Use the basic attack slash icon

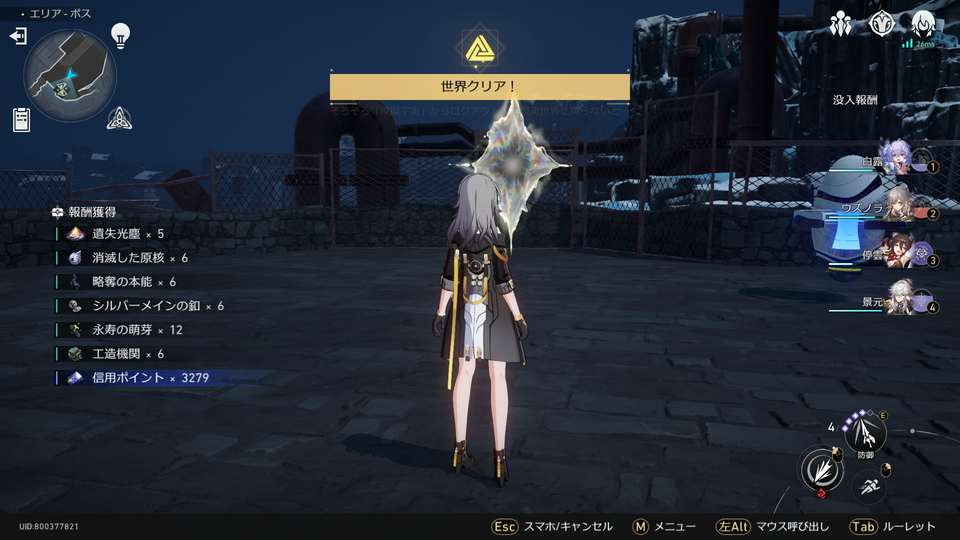pos(819,470)
